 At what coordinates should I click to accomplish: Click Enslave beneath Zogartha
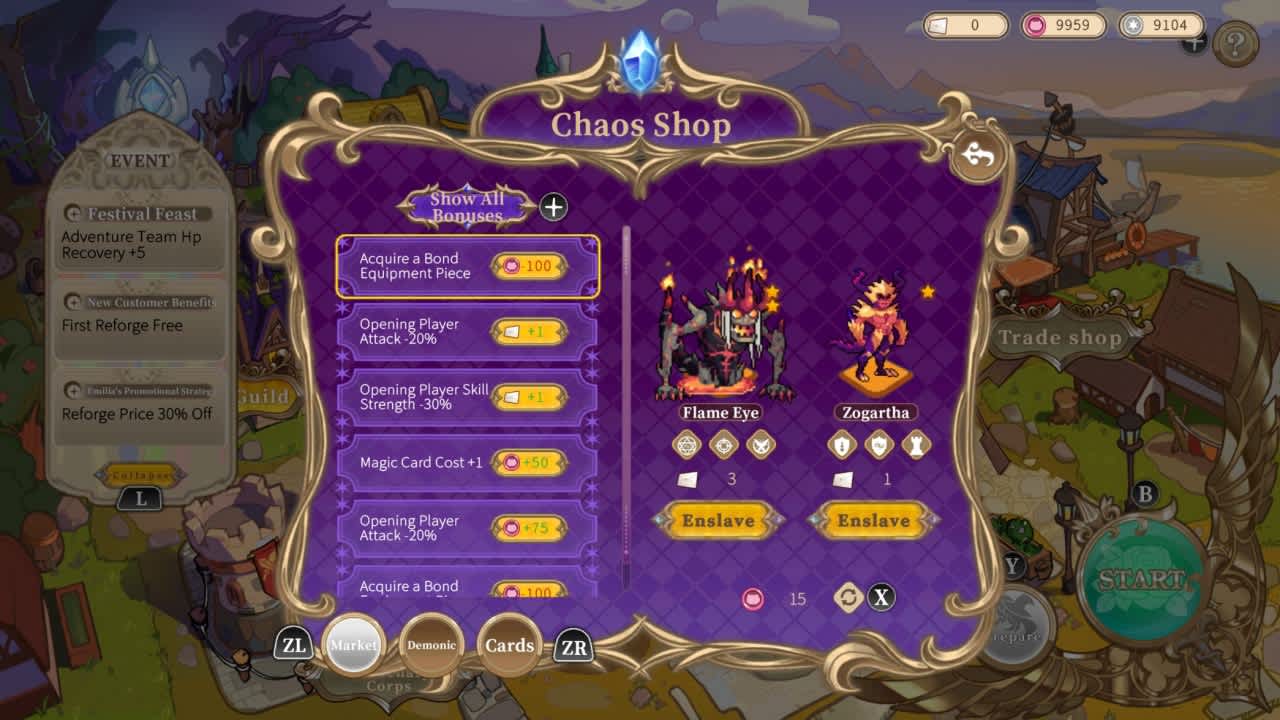pyautogui.click(x=875, y=520)
